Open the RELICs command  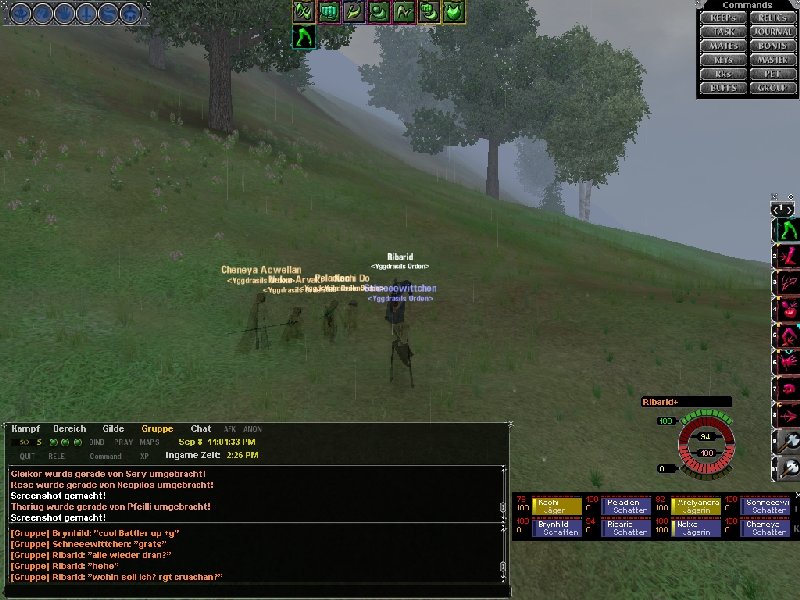click(x=771, y=18)
